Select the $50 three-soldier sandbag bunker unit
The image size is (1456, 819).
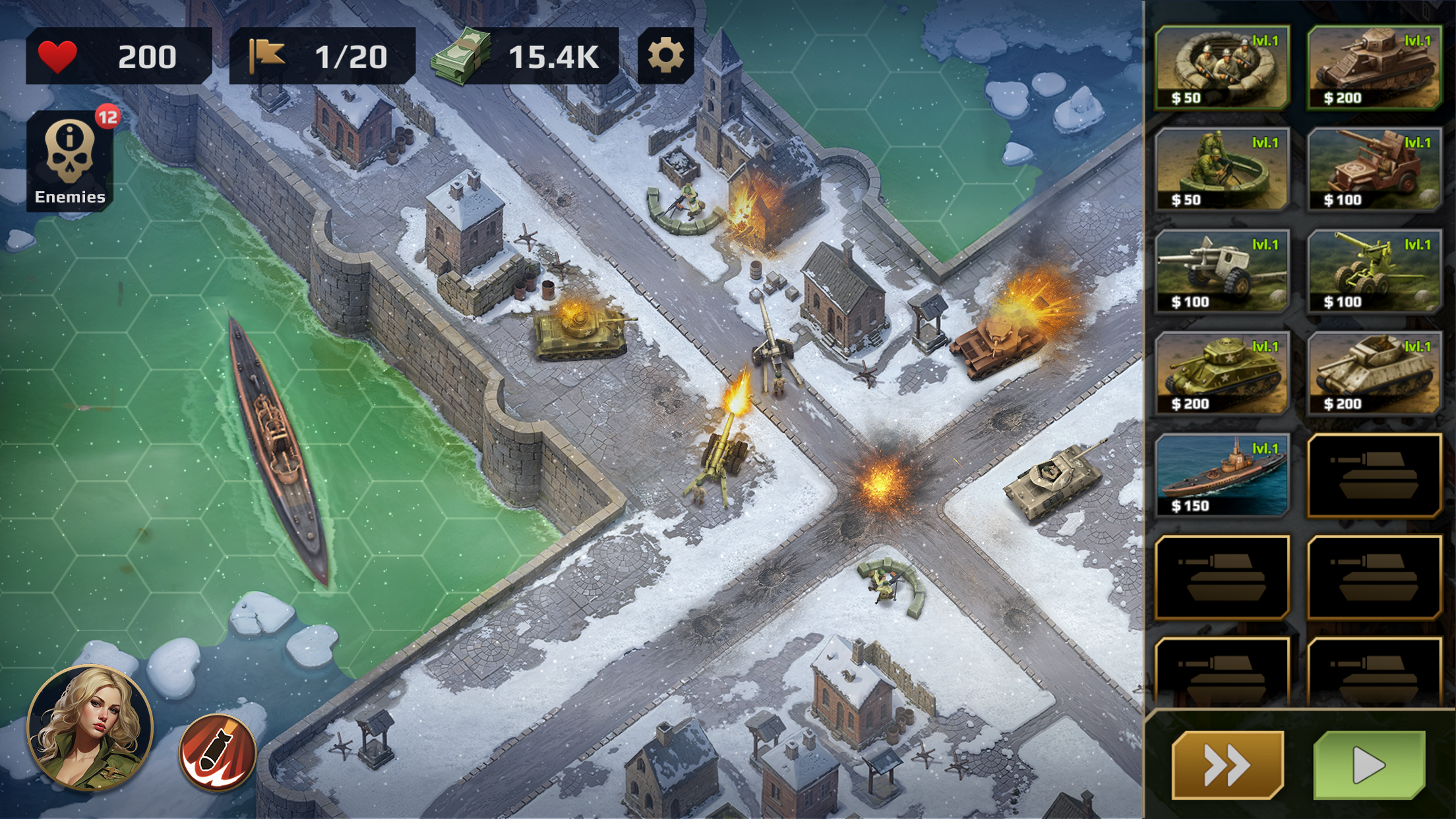coord(1222,67)
